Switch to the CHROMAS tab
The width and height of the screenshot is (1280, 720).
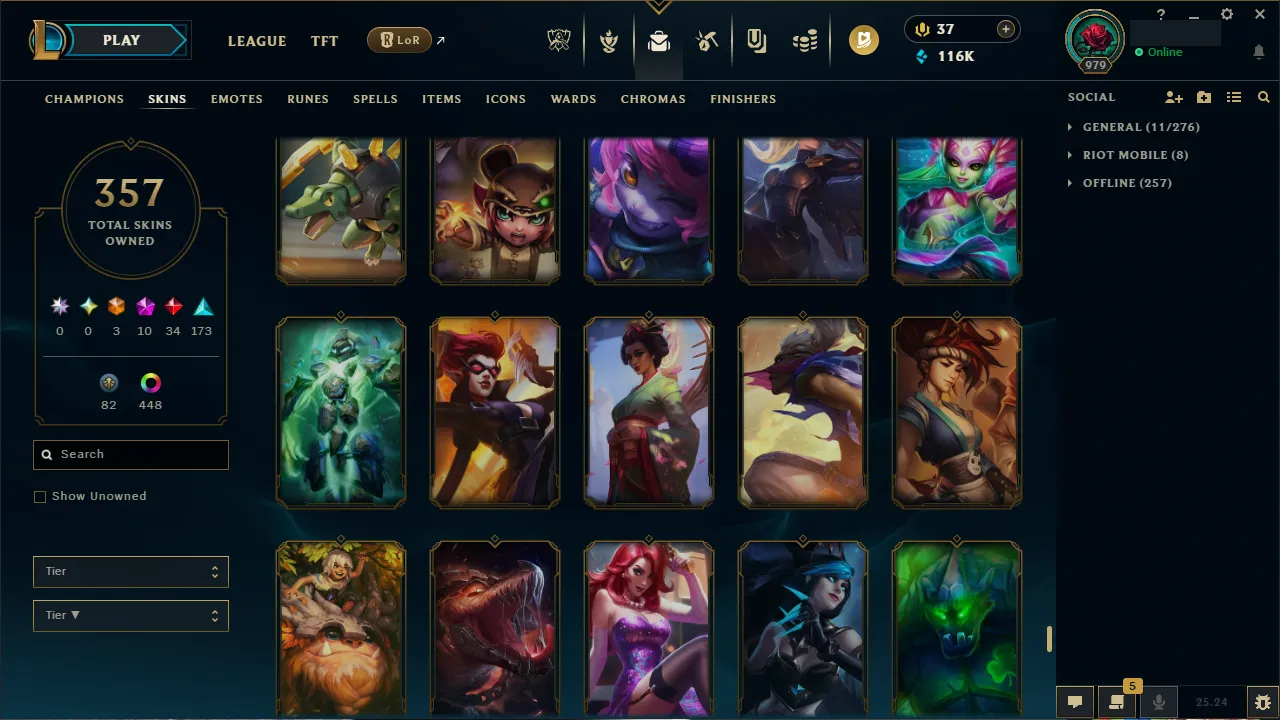point(653,99)
